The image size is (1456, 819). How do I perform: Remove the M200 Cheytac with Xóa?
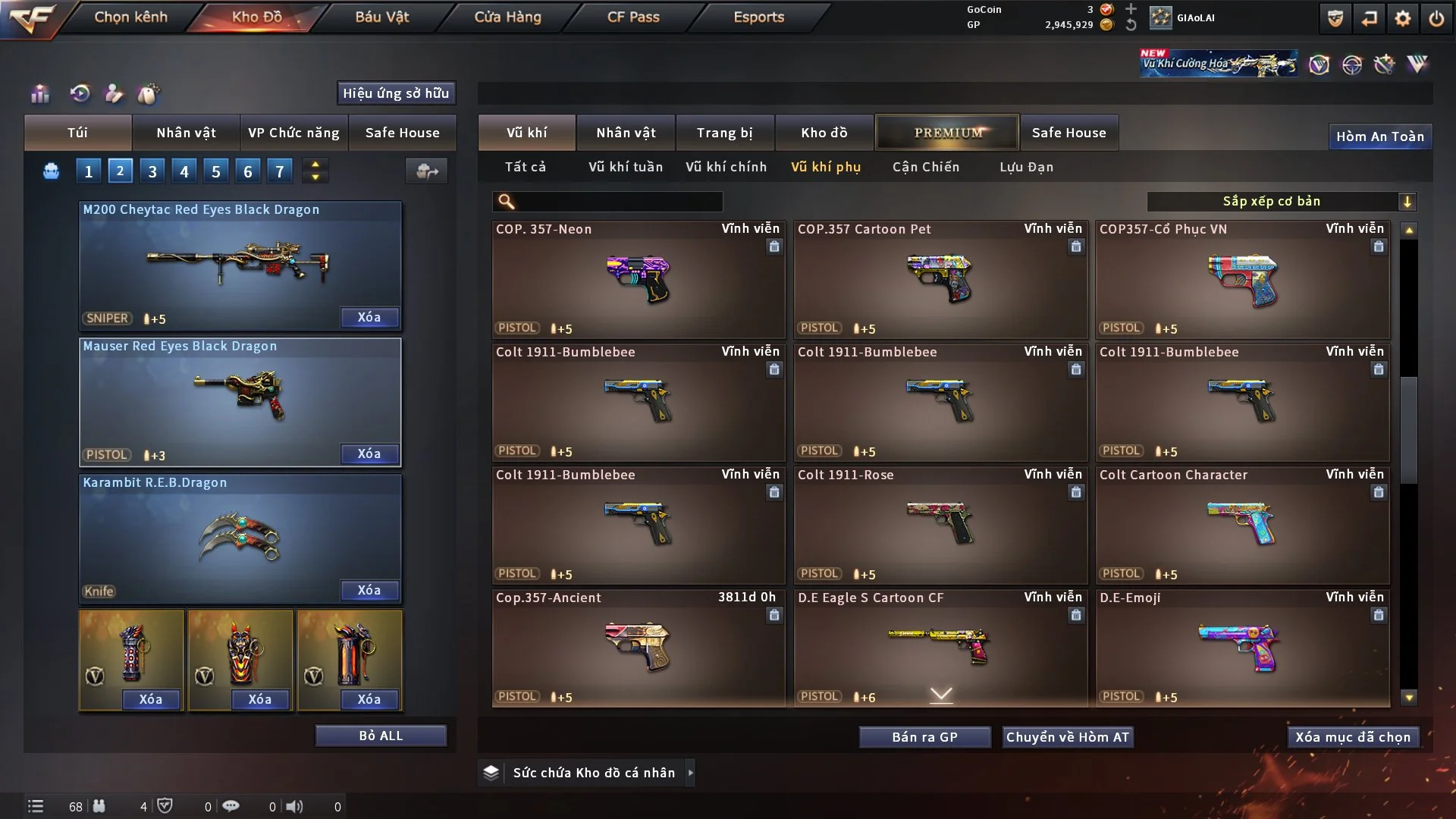click(369, 317)
